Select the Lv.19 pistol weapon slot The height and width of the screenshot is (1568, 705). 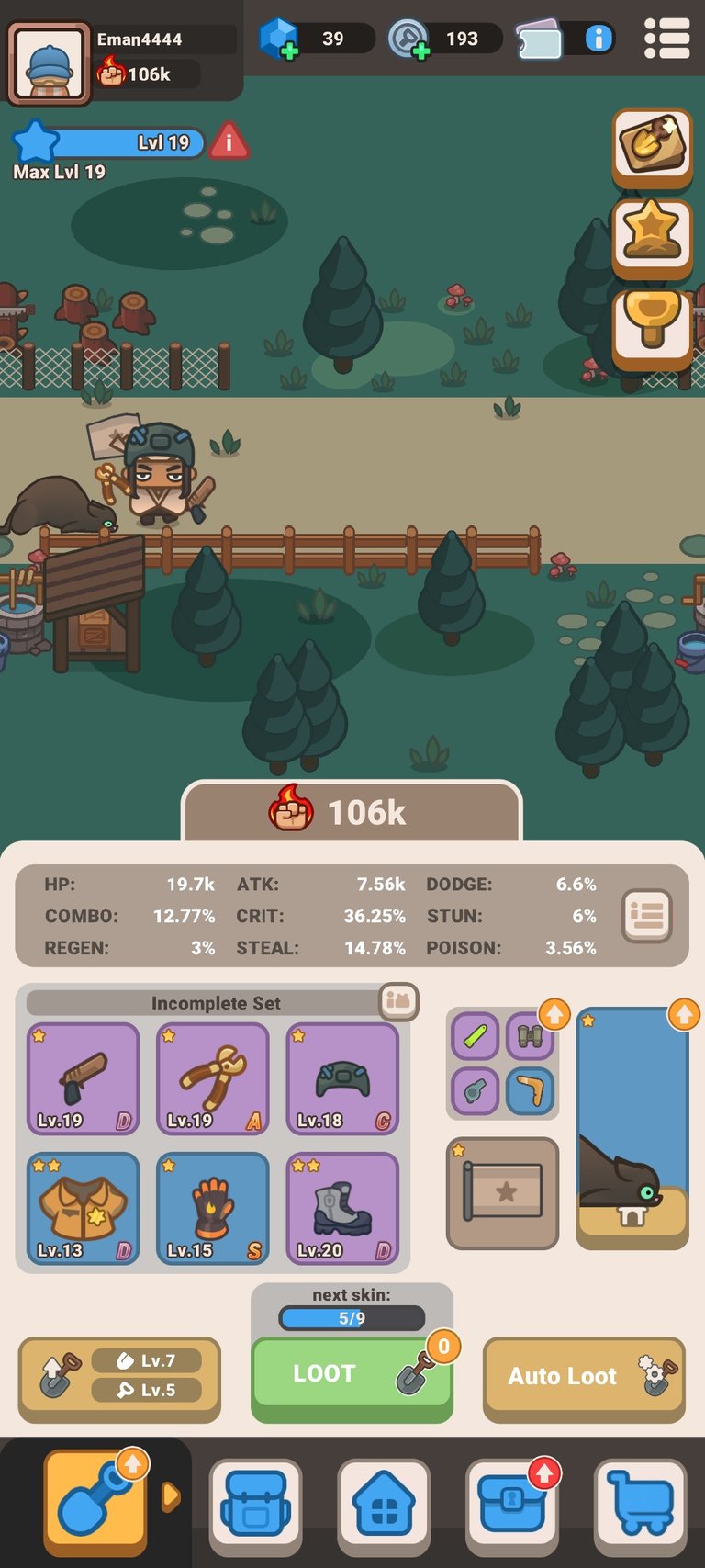[x=83, y=1078]
